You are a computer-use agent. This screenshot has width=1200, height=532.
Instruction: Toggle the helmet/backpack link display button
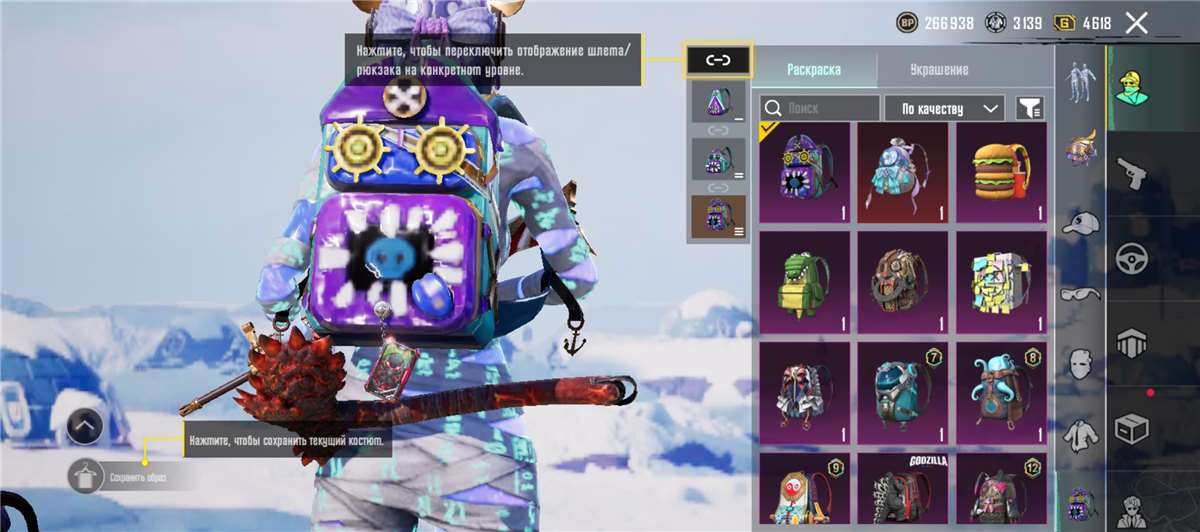point(719,61)
